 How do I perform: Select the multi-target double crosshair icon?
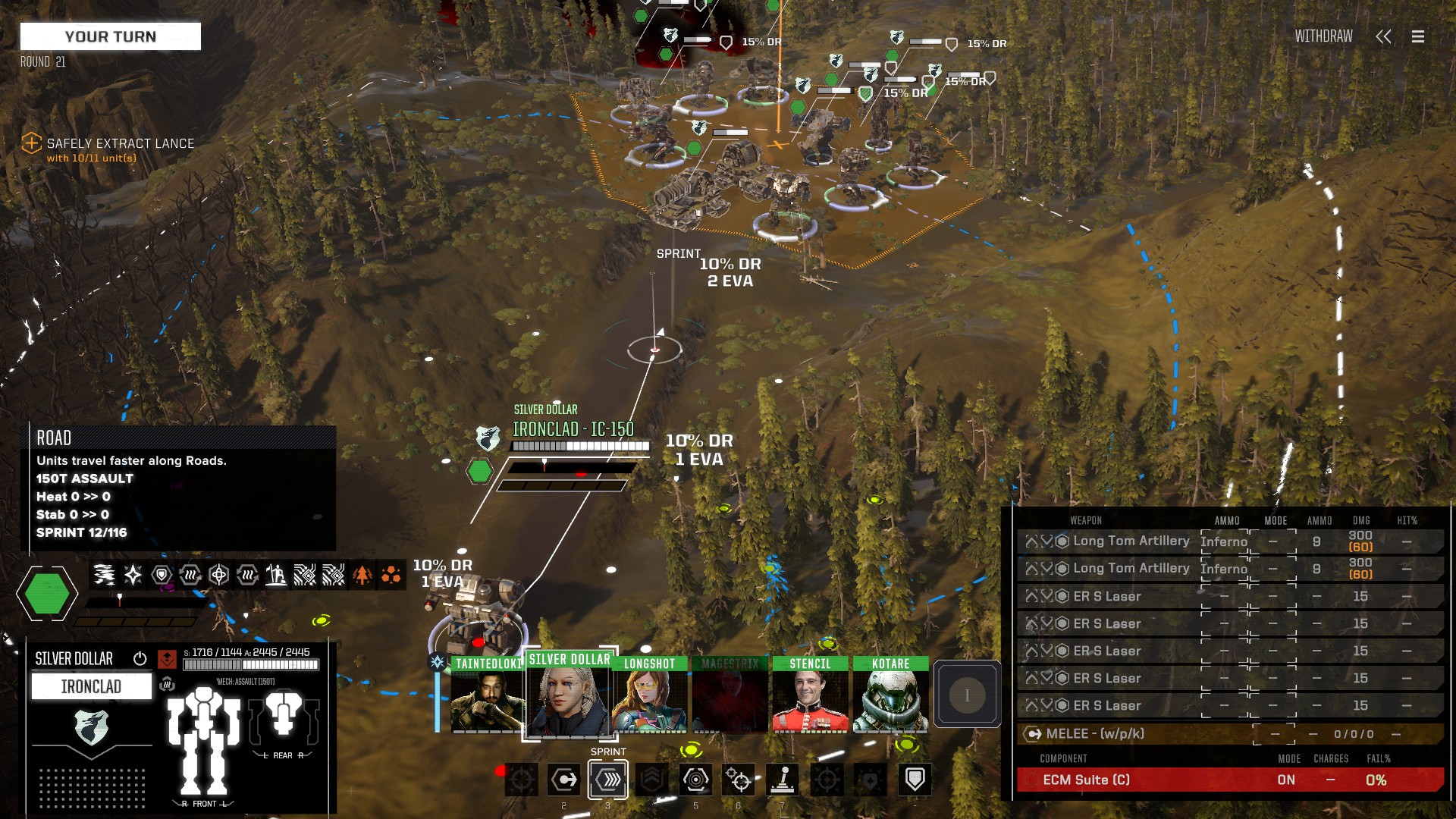[x=739, y=780]
